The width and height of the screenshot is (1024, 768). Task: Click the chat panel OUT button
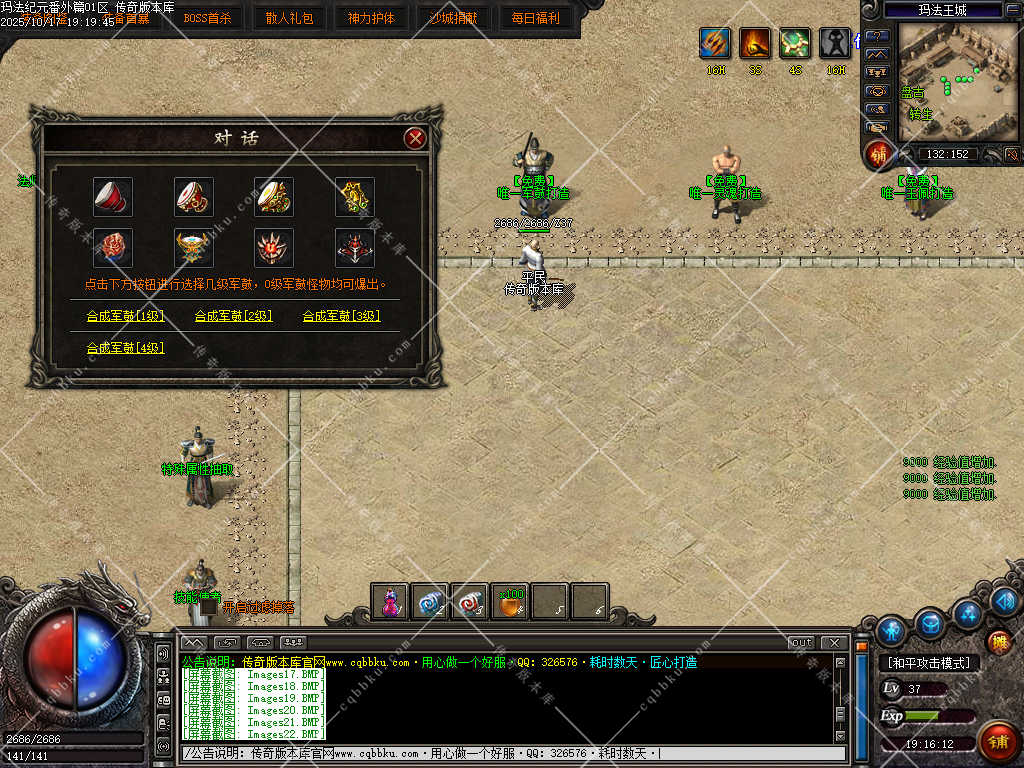click(x=800, y=642)
